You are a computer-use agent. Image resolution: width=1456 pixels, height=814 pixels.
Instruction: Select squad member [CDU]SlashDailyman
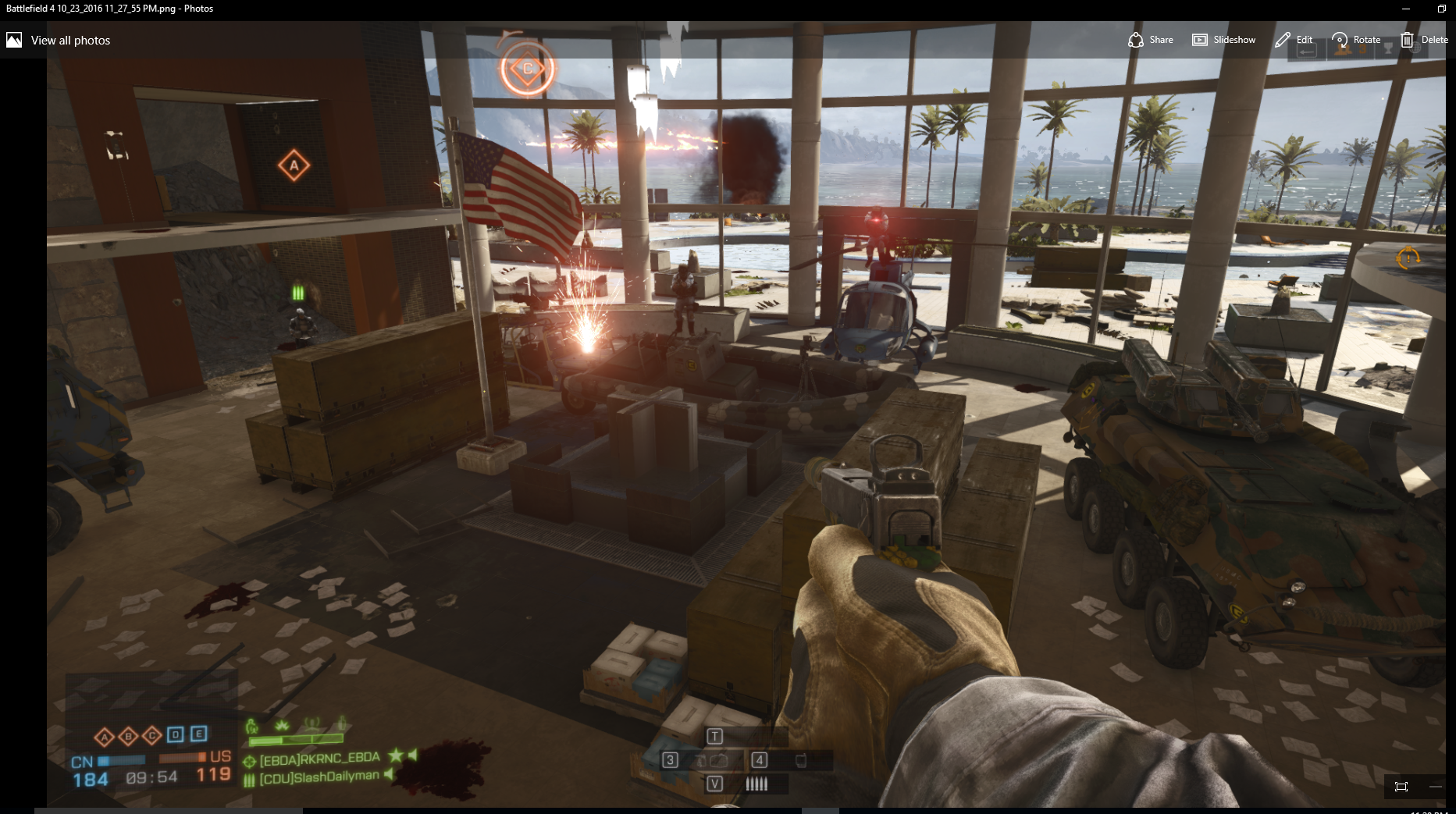(319, 777)
